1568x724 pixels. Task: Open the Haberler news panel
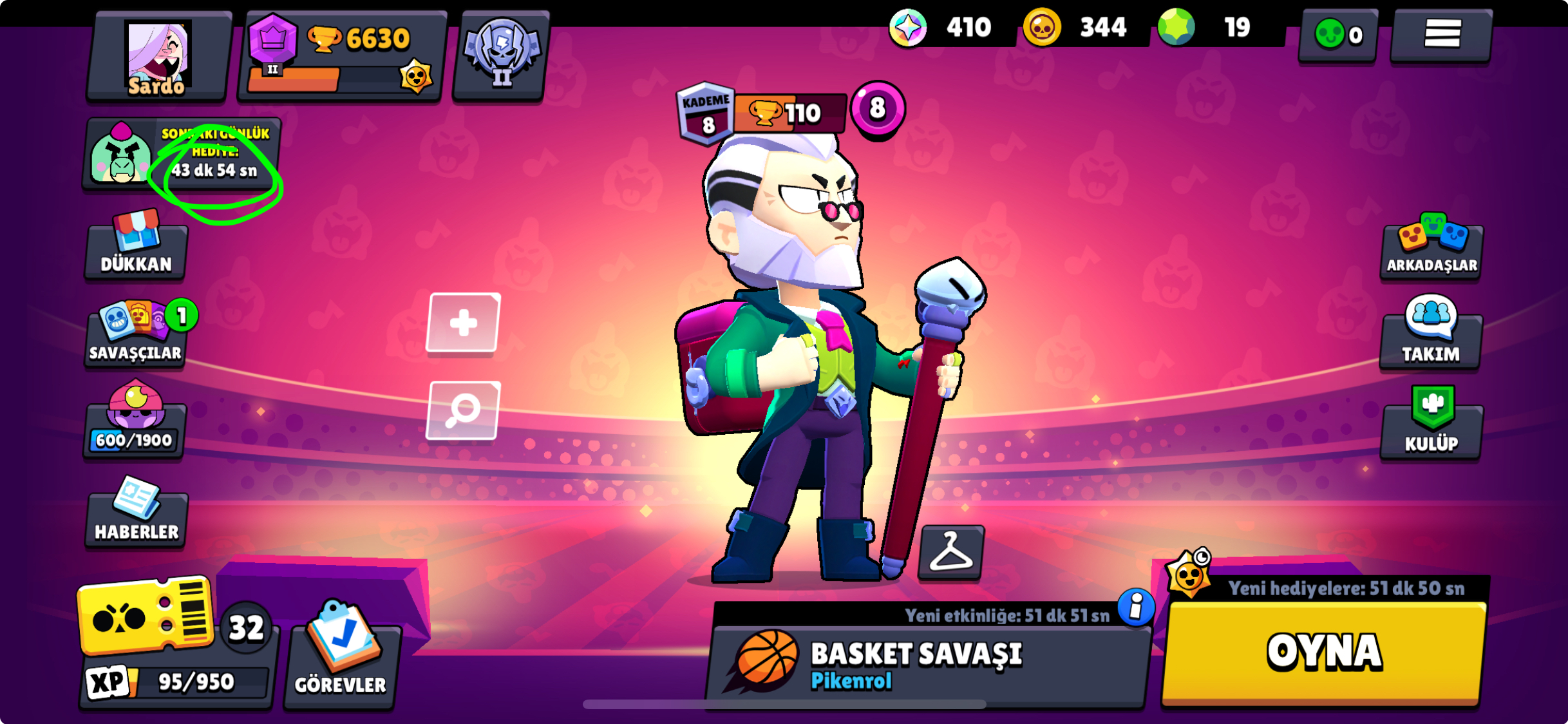134,515
